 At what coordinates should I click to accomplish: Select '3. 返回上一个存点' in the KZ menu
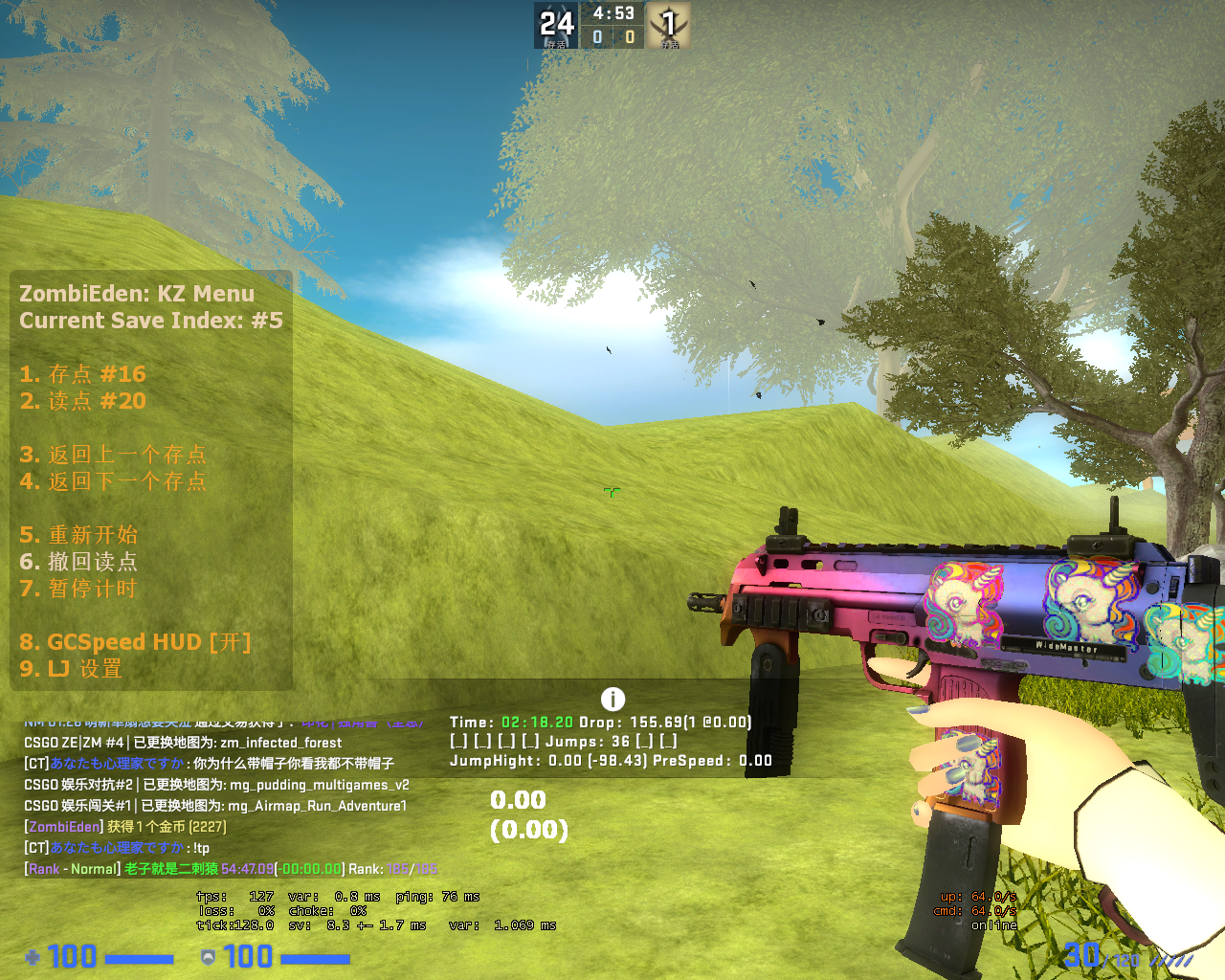click(113, 455)
